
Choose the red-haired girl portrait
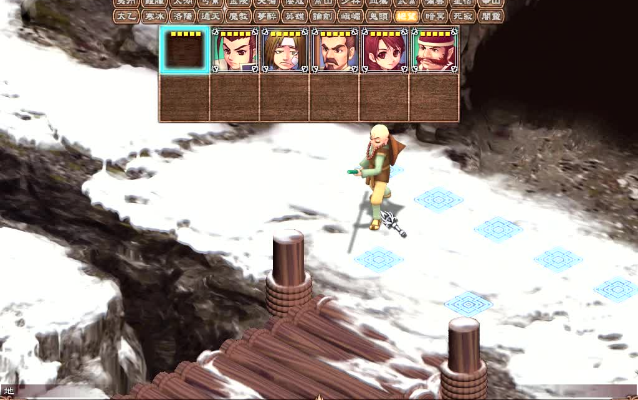(x=384, y=50)
